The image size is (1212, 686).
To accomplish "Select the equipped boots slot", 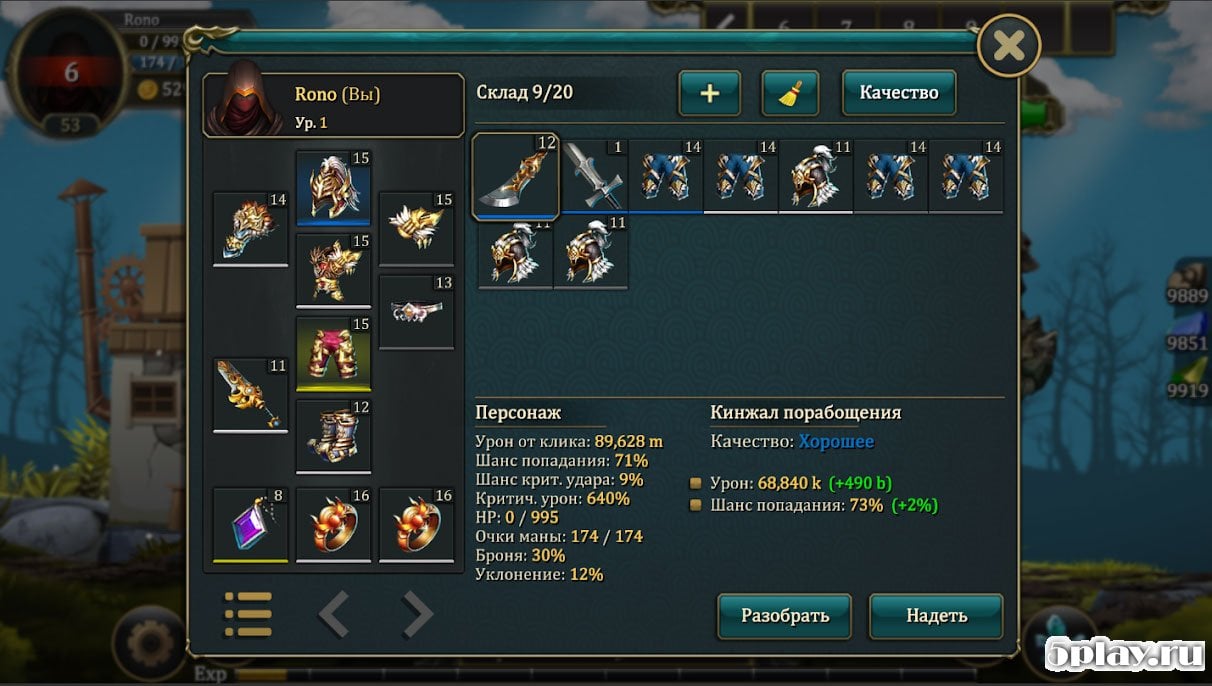I will tap(333, 435).
